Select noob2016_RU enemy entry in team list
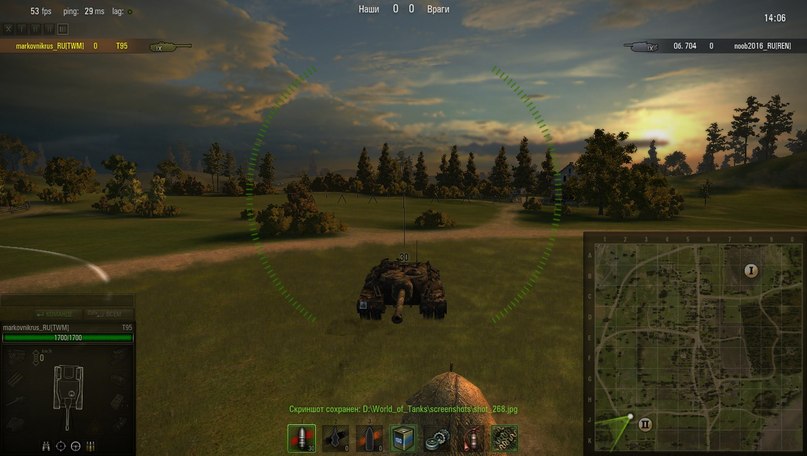The width and height of the screenshot is (807, 456). tap(755, 46)
